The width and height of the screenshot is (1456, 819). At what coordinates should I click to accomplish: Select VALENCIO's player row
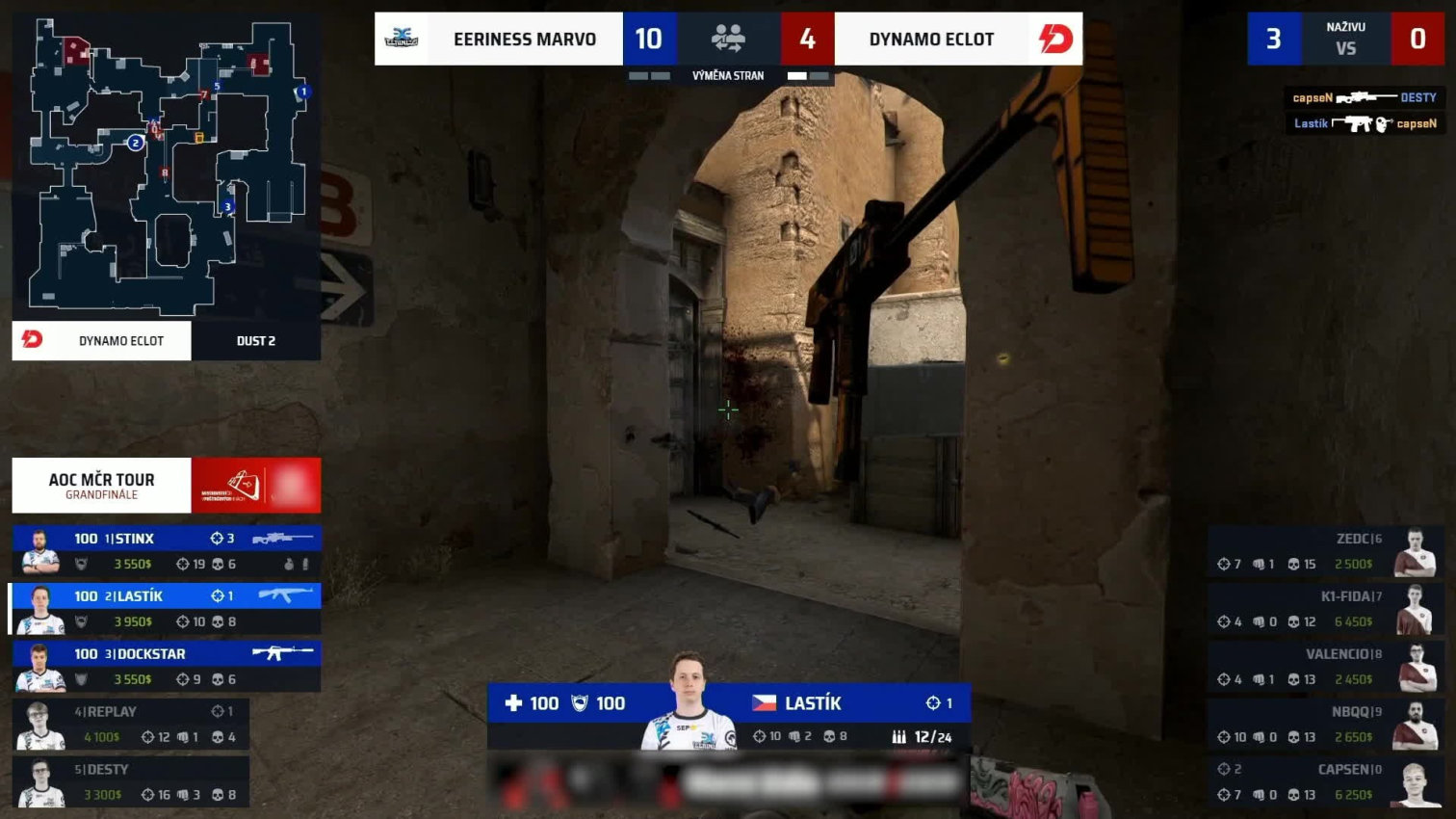pyautogui.click(x=1325, y=667)
